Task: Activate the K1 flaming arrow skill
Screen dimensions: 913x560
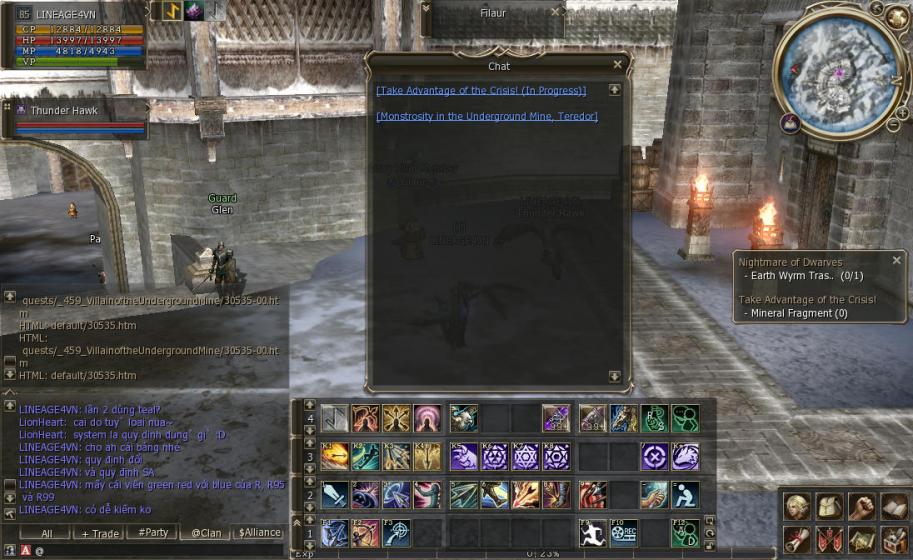Action: coord(335,457)
